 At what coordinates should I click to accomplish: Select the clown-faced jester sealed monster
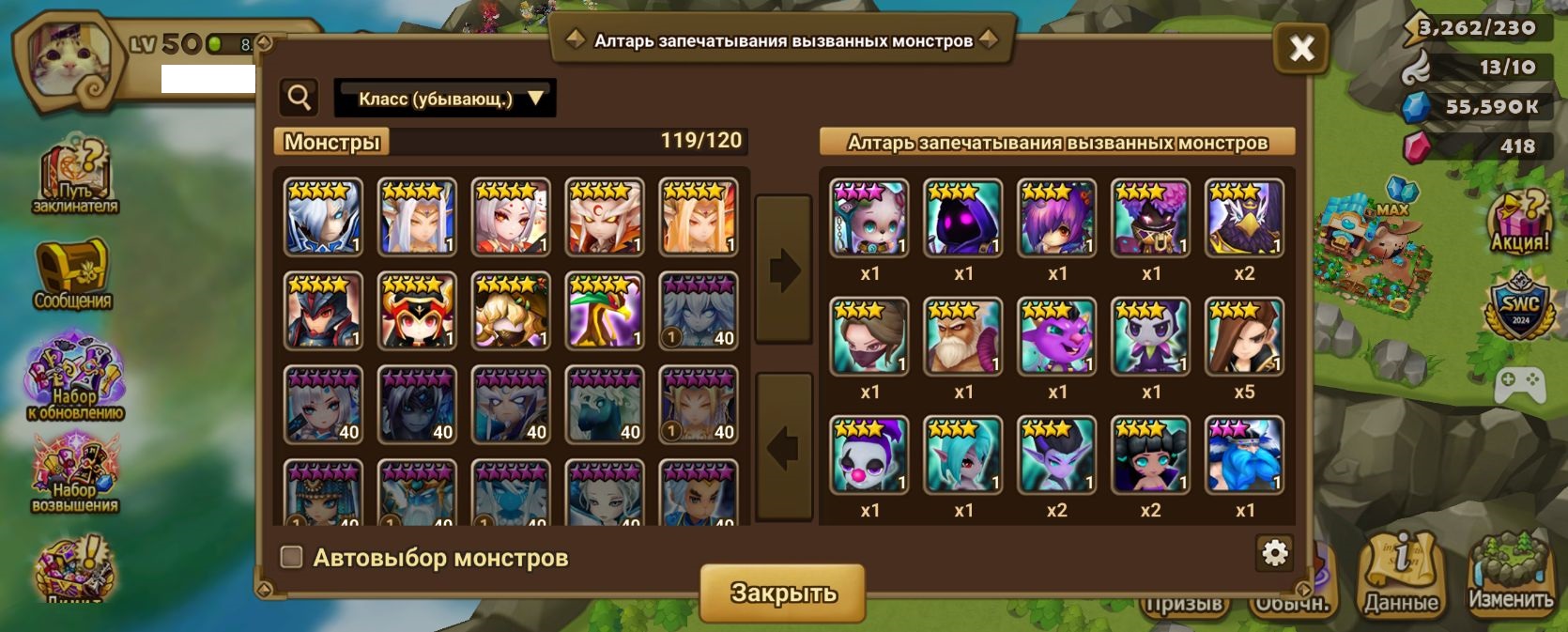(x=869, y=455)
